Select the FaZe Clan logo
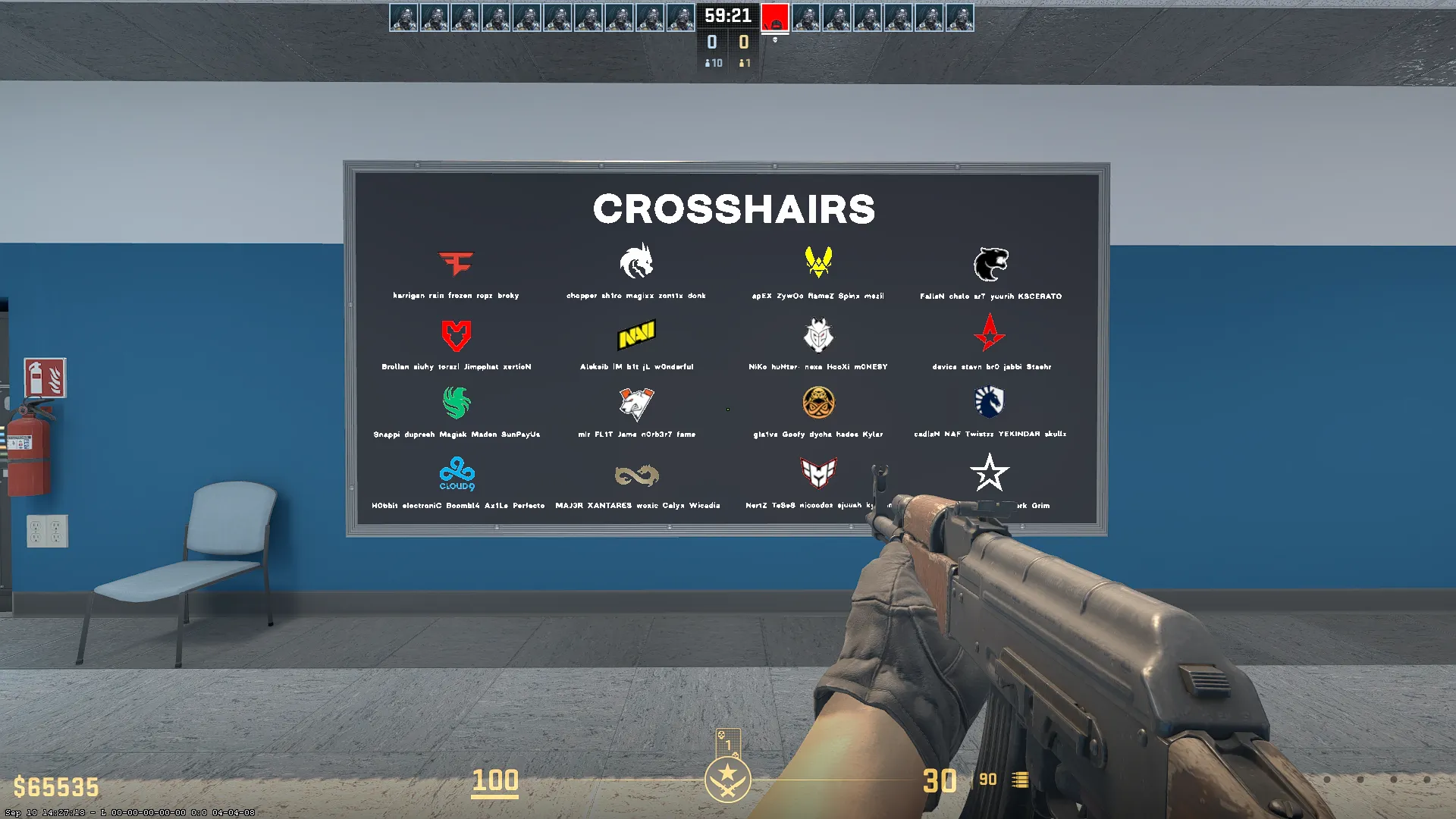Screen dimensions: 1456x819 pyautogui.click(x=457, y=263)
